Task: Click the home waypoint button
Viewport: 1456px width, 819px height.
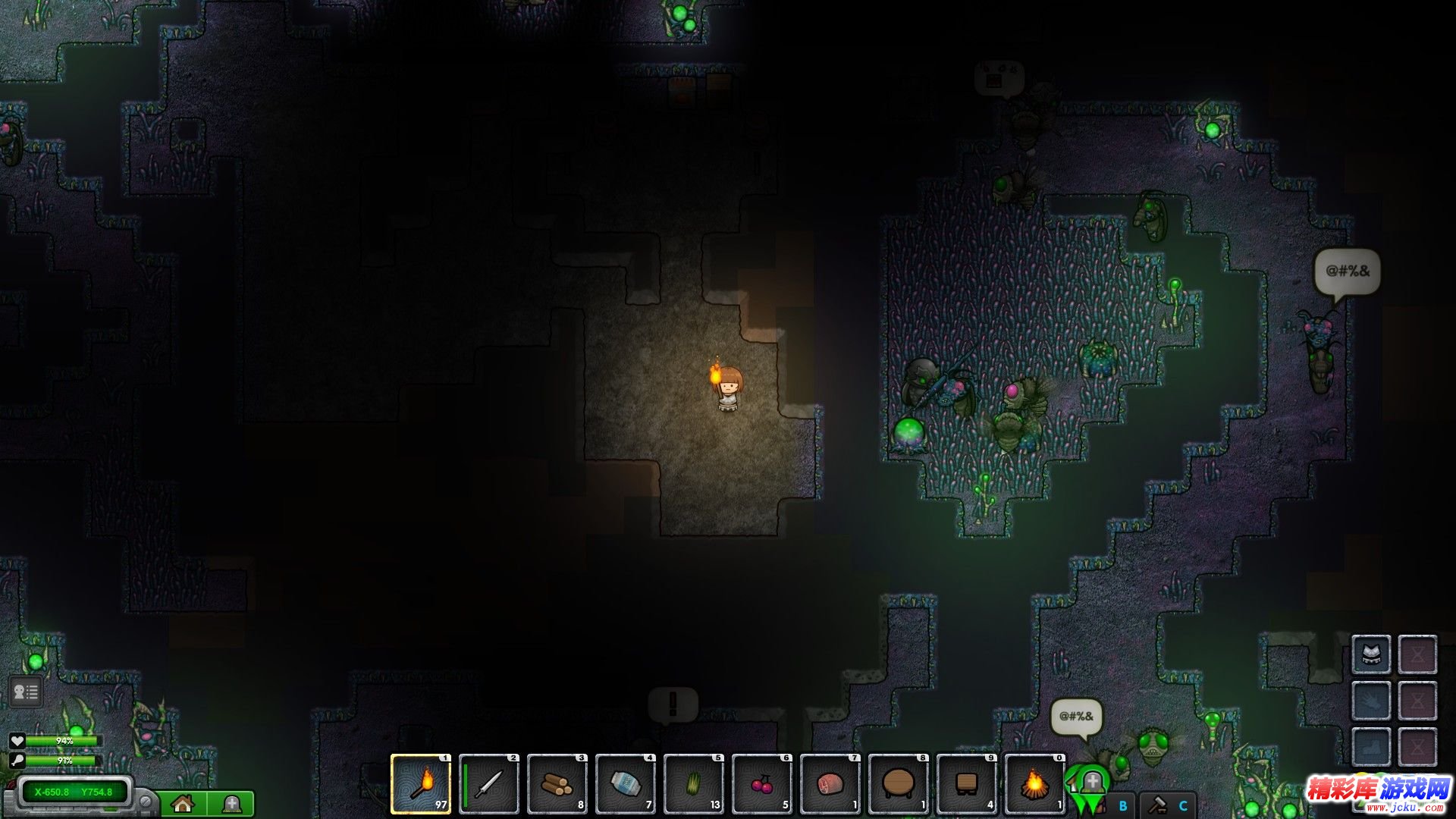Action: coord(183,804)
